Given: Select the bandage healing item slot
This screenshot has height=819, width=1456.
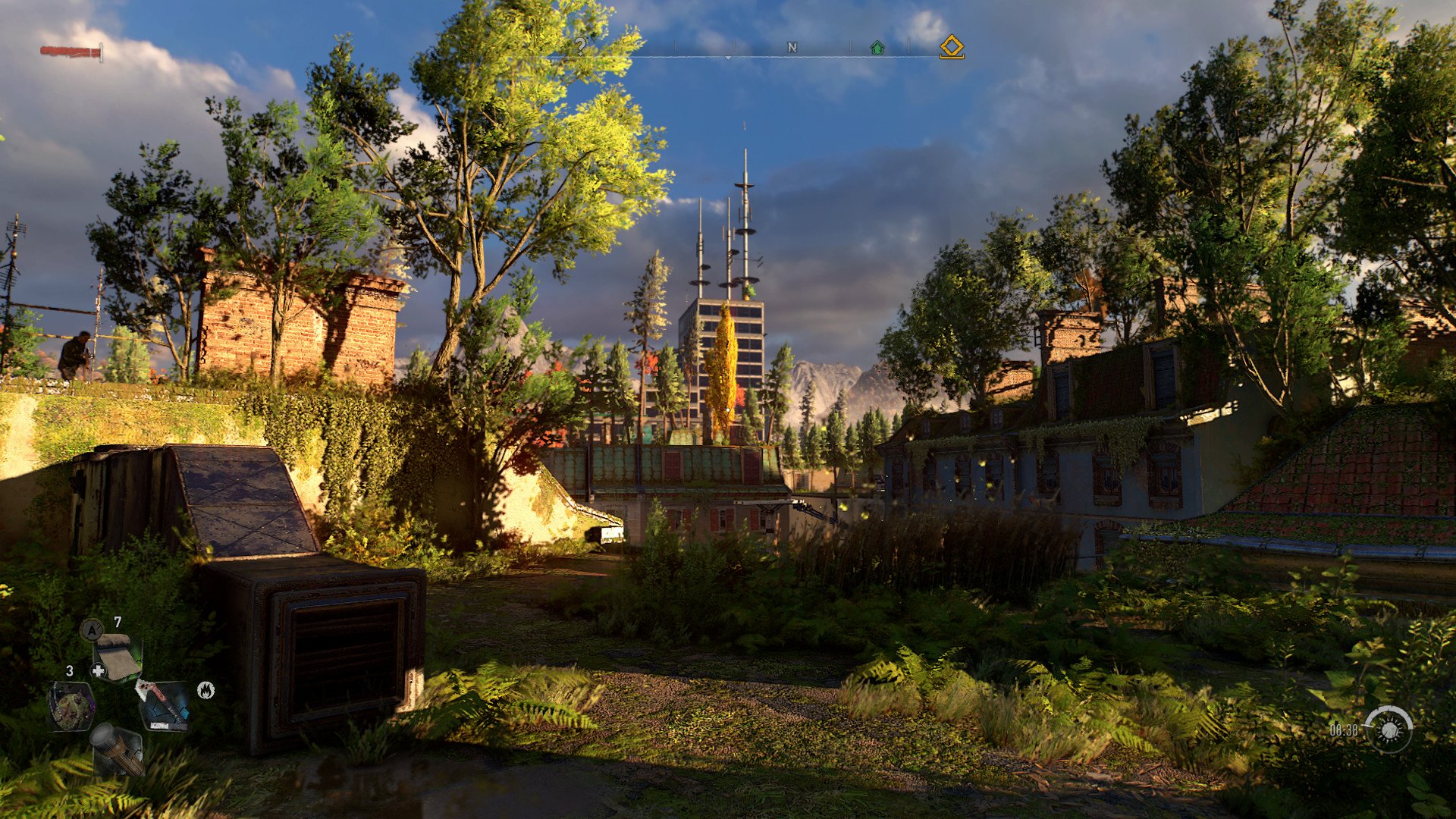Looking at the screenshot, I should click(x=117, y=657).
